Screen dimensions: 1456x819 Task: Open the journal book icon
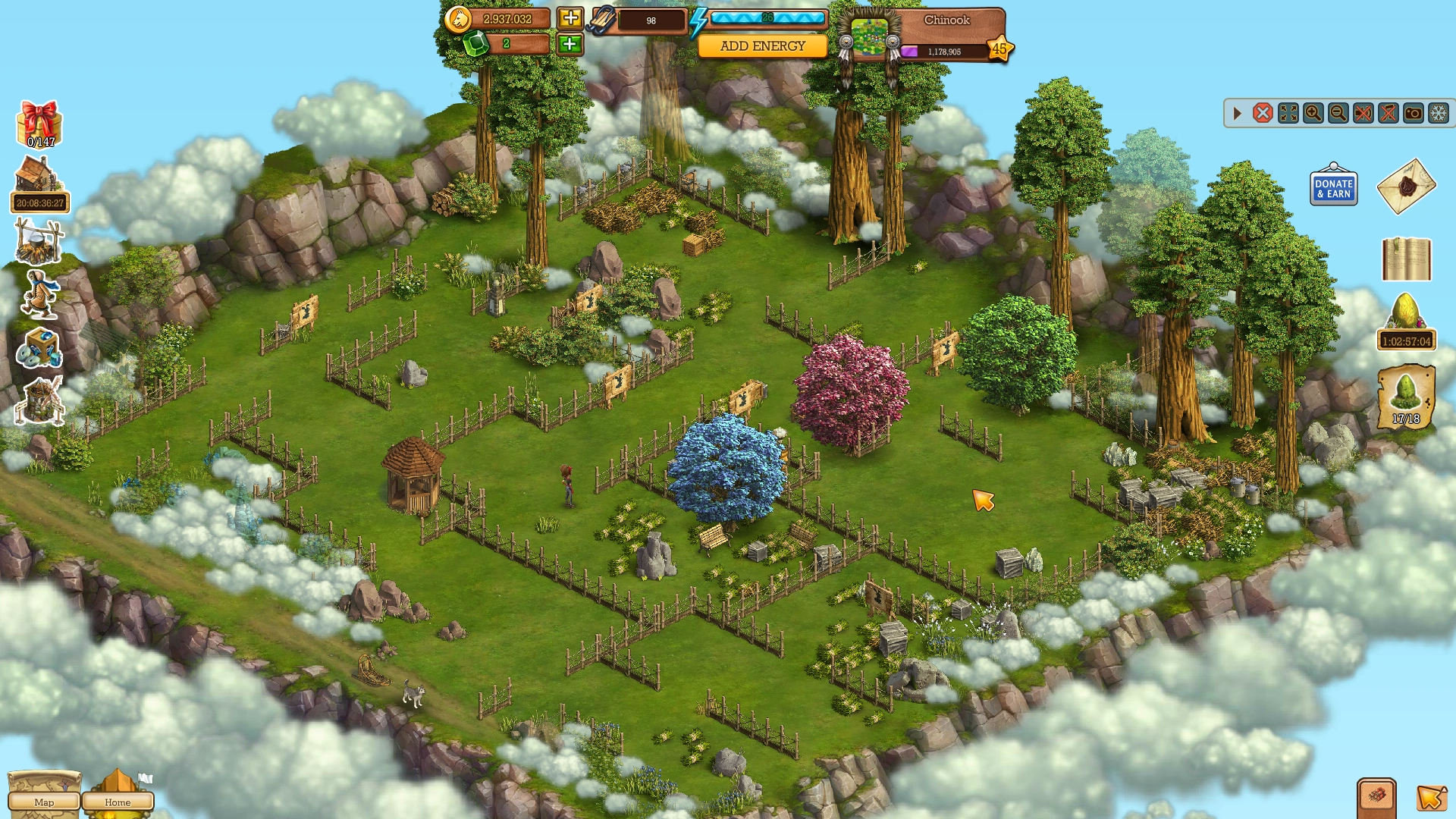tap(1407, 259)
